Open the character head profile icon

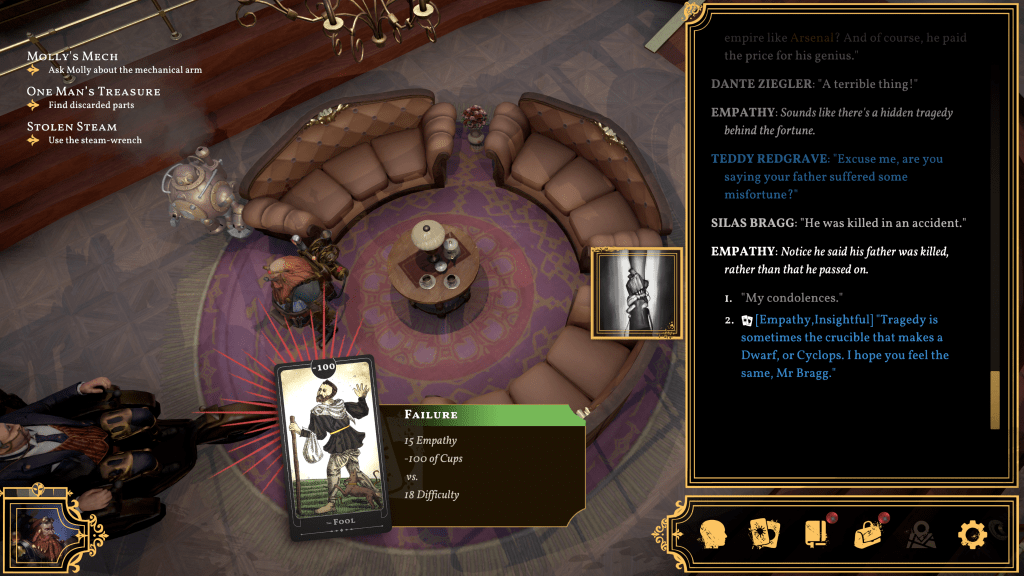coord(713,534)
